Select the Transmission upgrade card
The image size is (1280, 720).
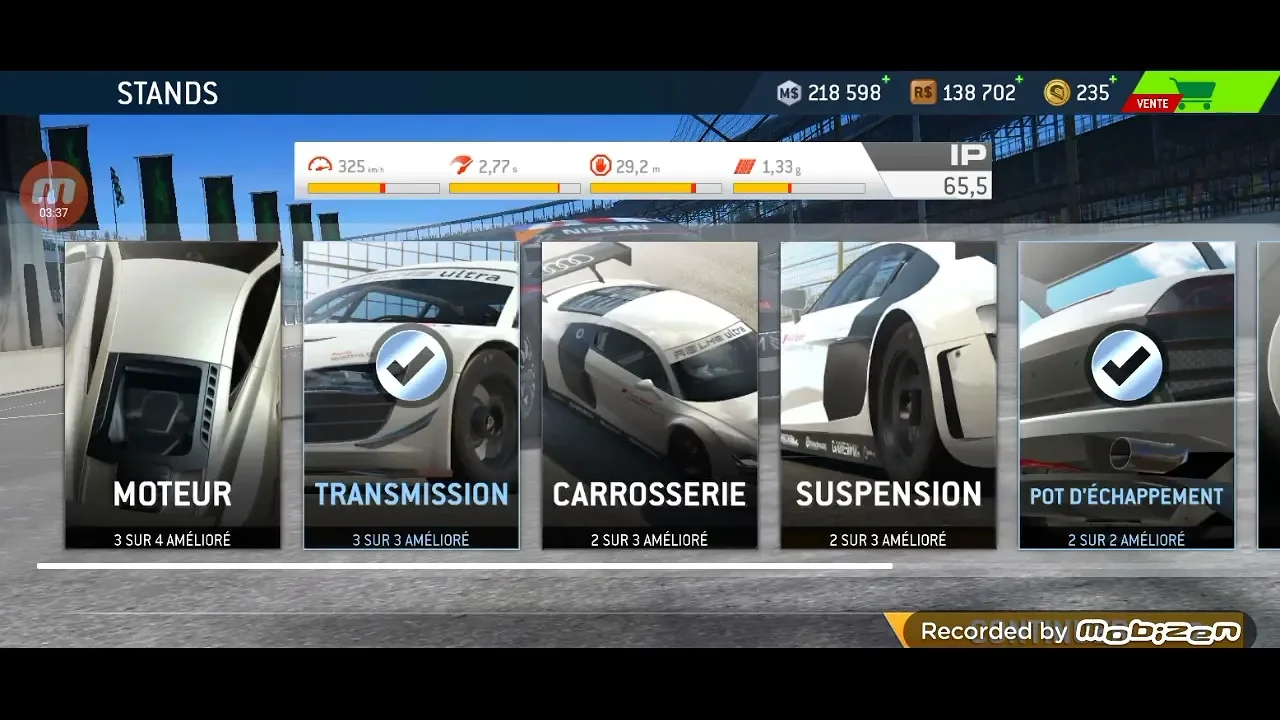coord(411,395)
